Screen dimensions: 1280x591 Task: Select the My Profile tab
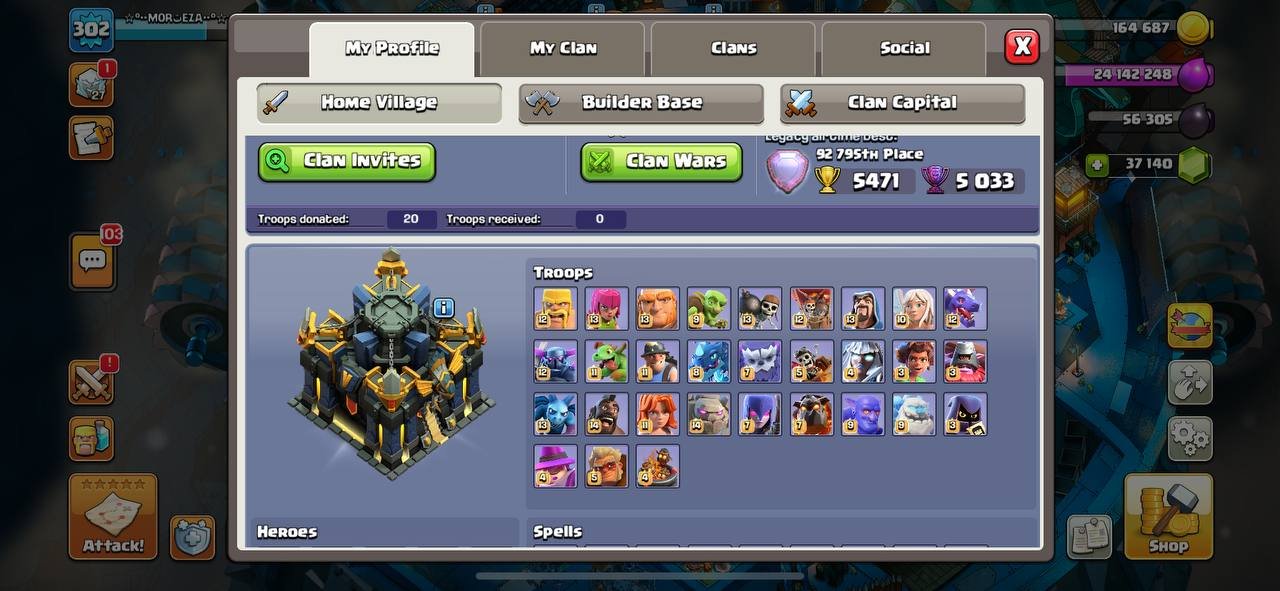click(392, 48)
